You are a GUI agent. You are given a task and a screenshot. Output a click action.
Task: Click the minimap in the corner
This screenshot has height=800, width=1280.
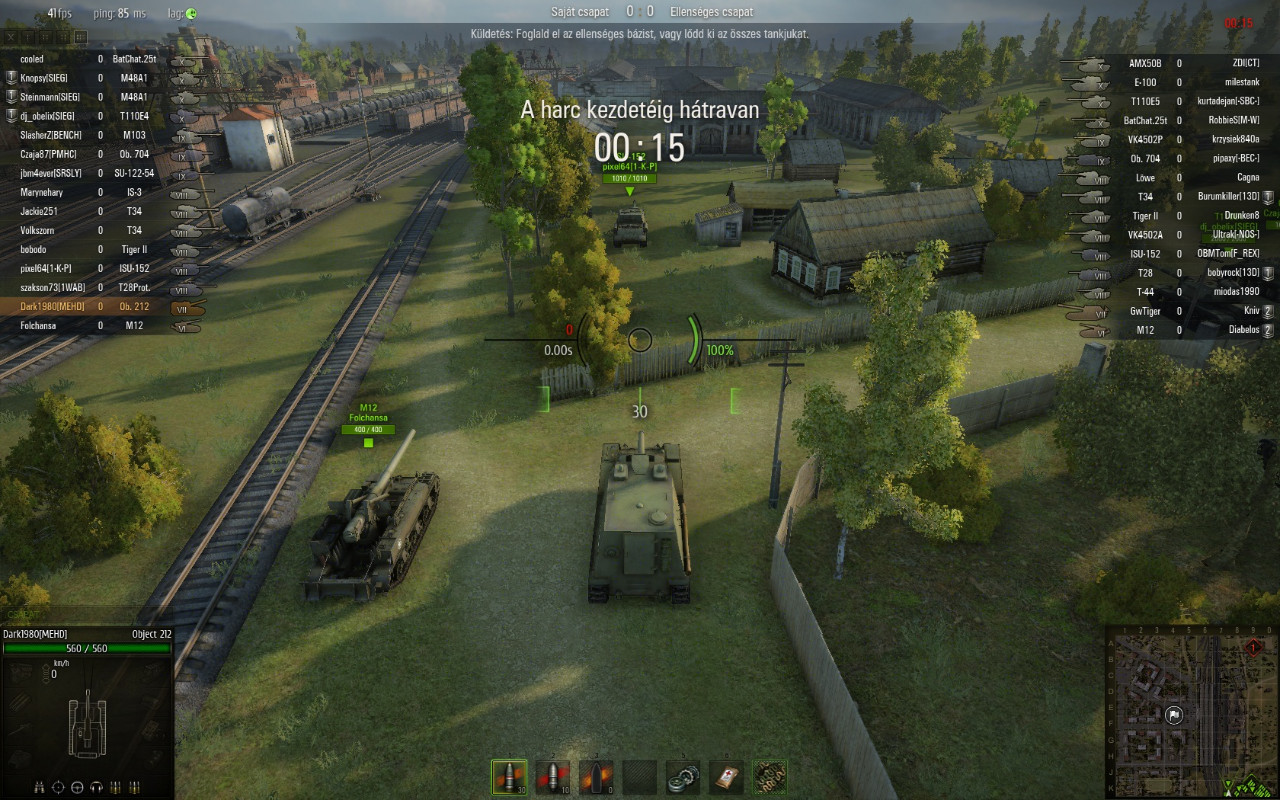[1191, 712]
